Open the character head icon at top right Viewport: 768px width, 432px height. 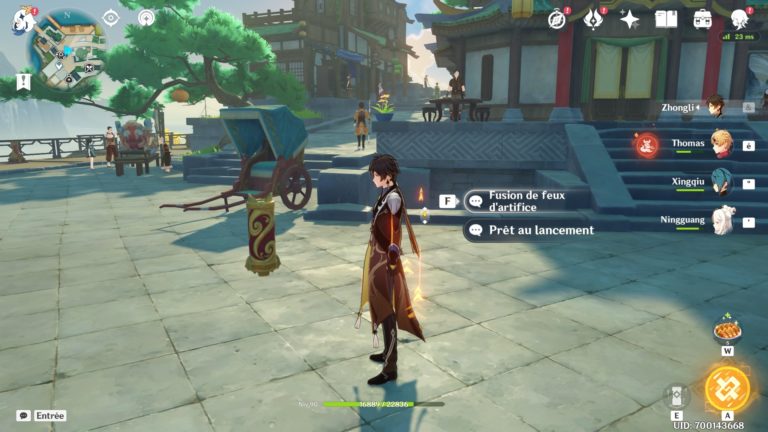point(739,19)
